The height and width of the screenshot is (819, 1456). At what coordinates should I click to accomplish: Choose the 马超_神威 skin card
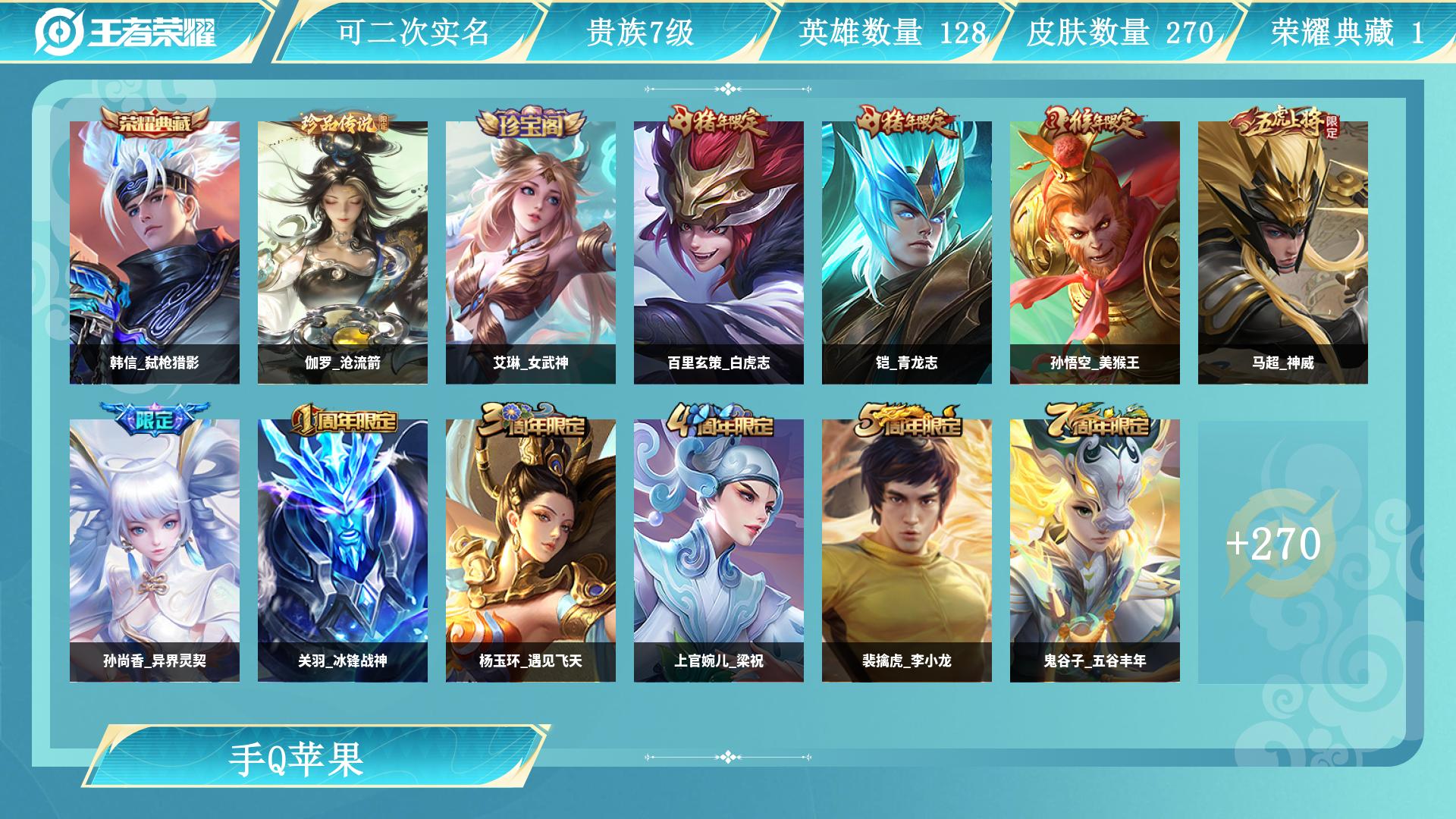click(1283, 253)
